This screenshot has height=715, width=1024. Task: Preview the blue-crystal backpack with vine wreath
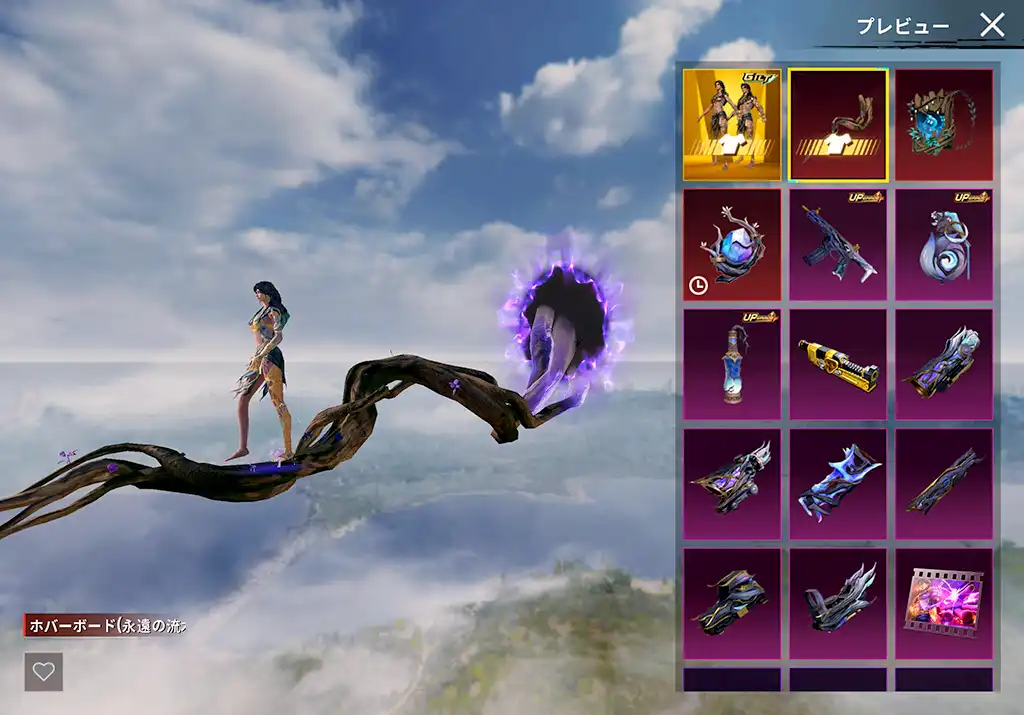944,125
